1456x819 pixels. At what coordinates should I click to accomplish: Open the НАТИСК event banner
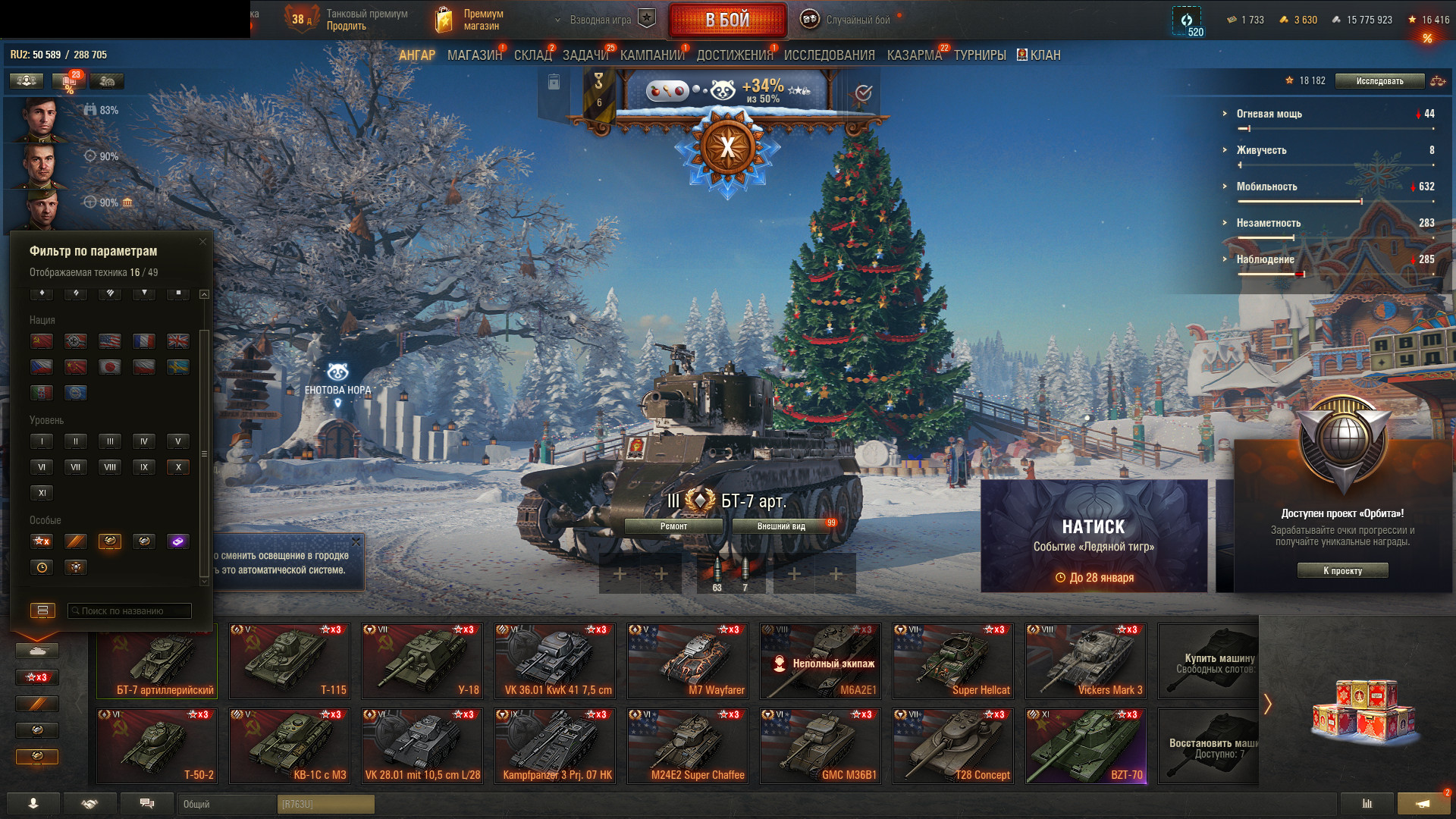pos(1094,536)
